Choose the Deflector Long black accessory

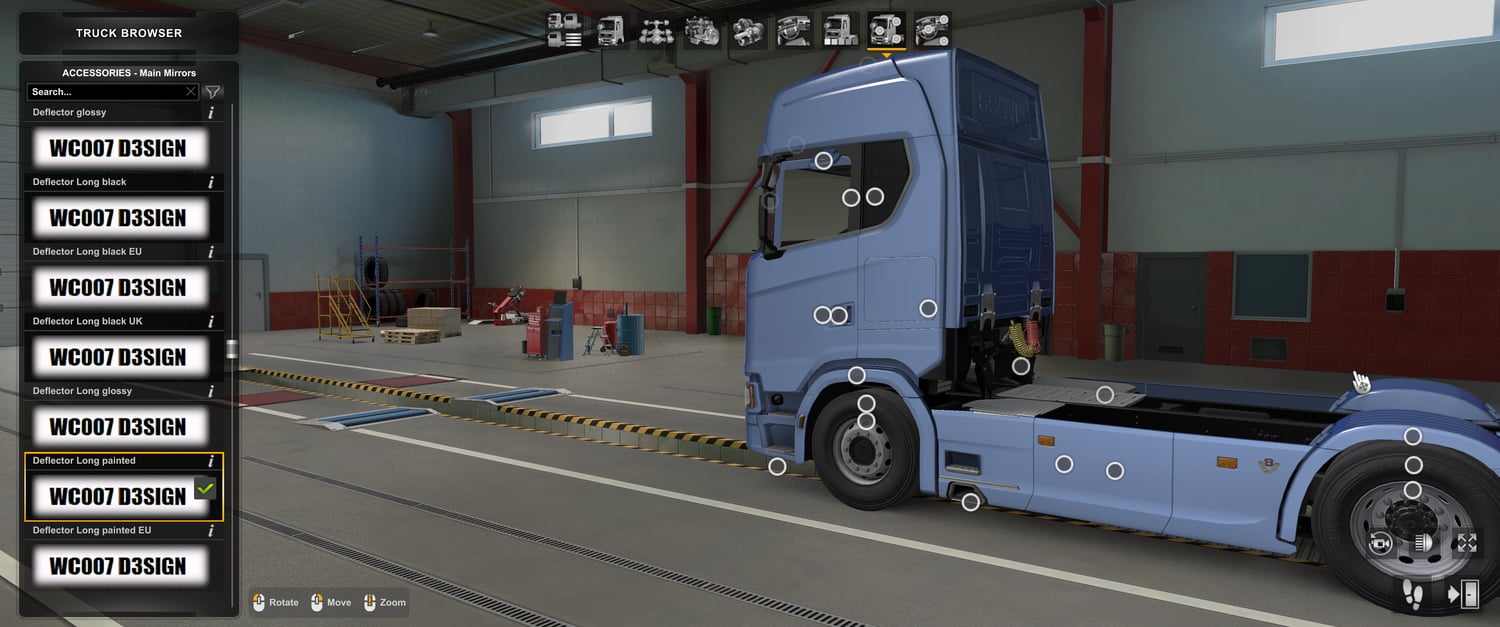(x=118, y=218)
